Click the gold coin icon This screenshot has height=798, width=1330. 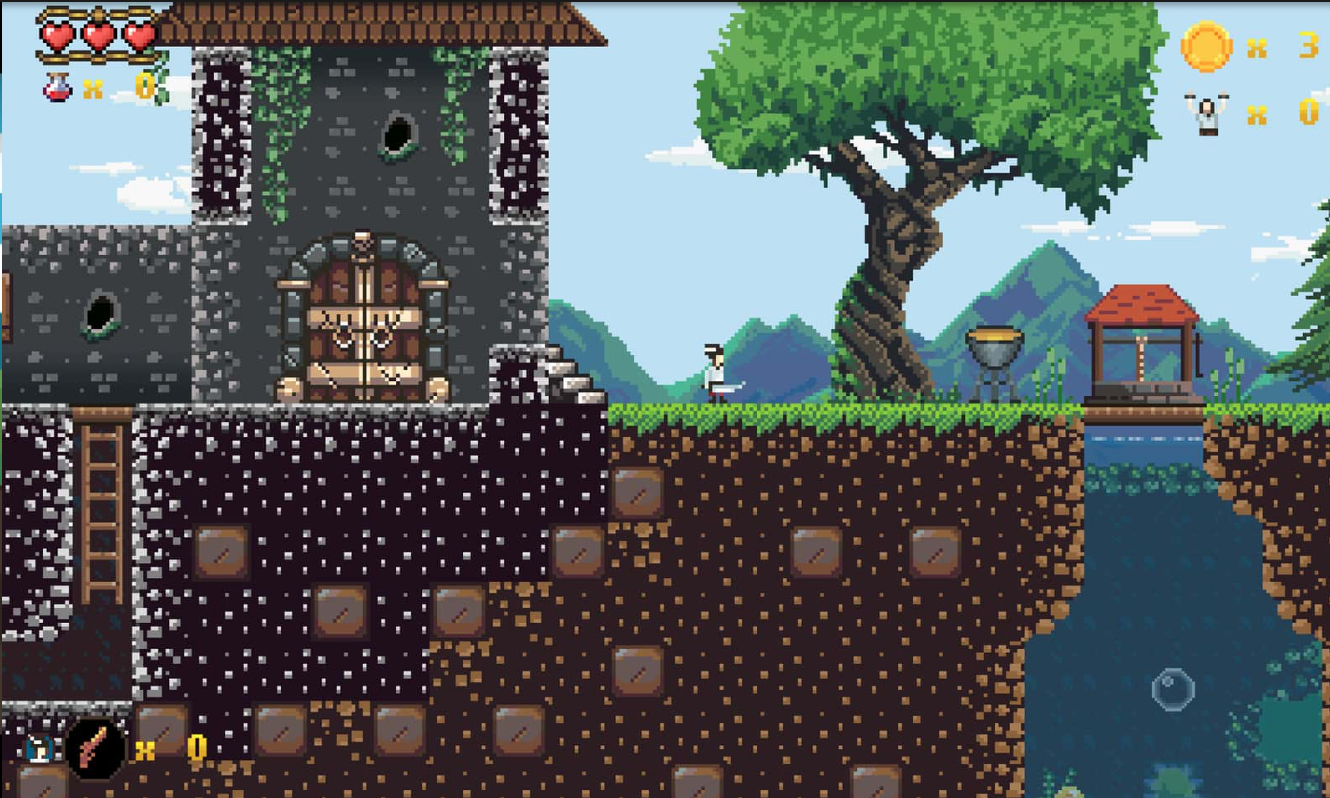(x=1206, y=46)
